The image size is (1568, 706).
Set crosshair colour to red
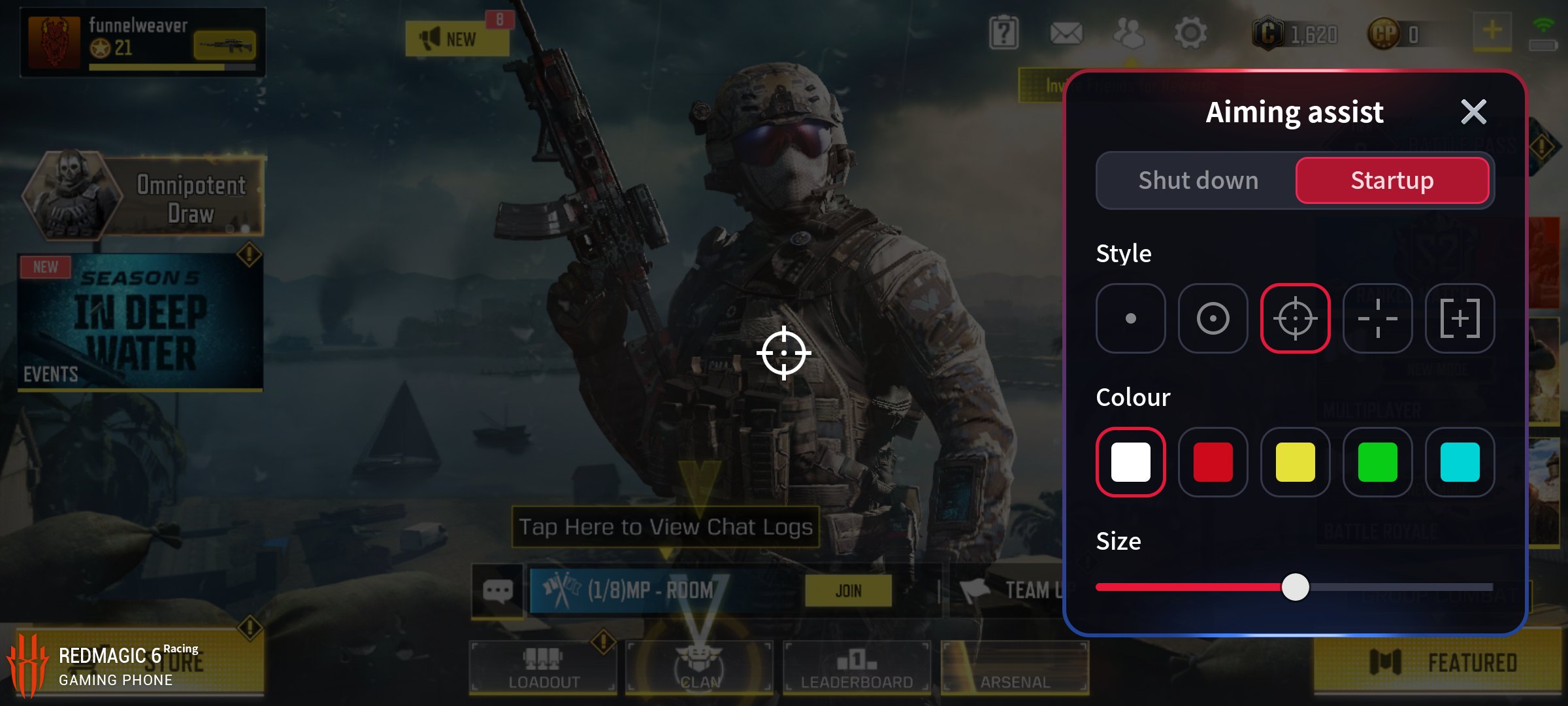(1213, 462)
